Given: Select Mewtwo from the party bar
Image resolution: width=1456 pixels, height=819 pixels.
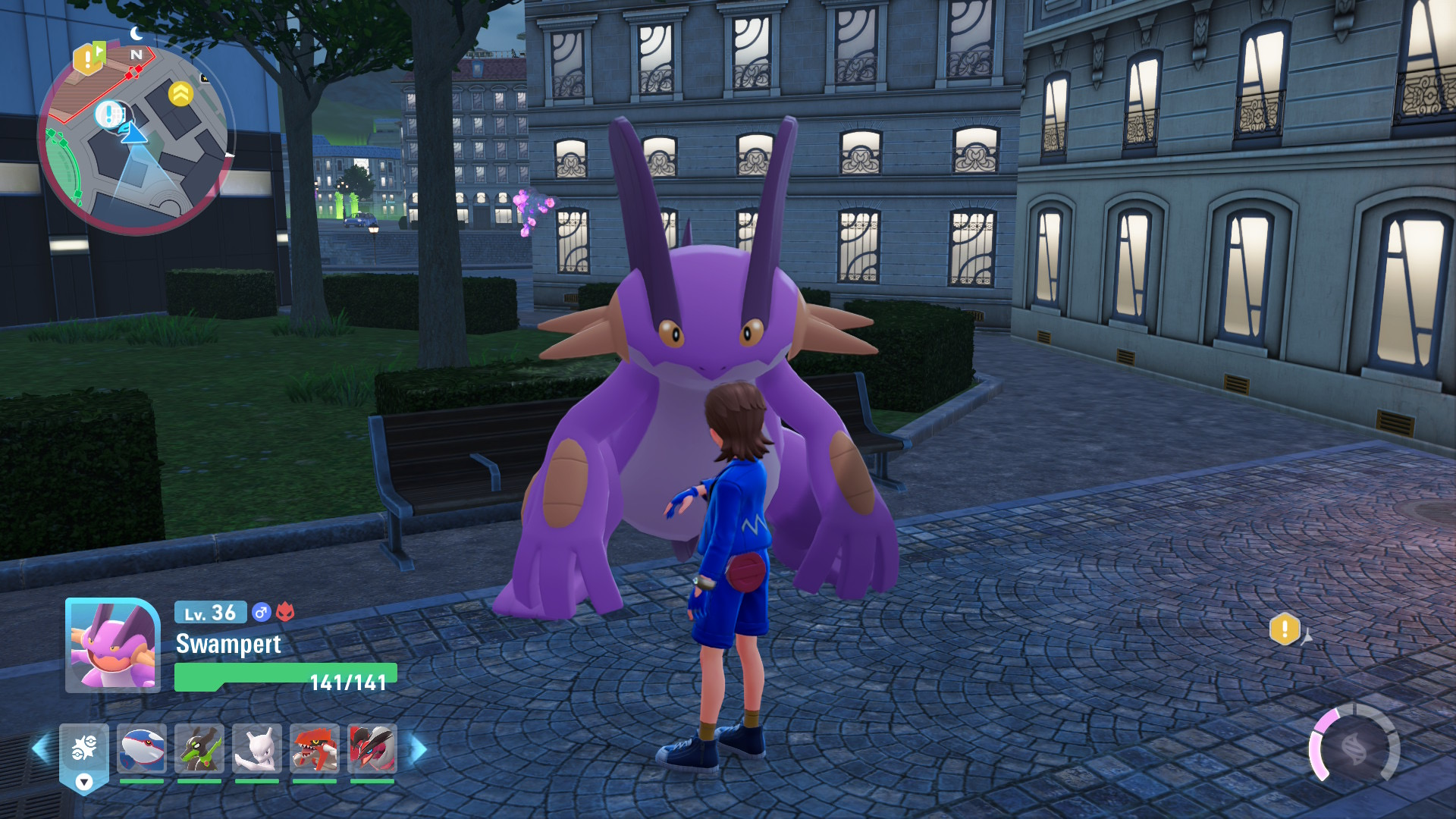Looking at the screenshot, I should click(256, 748).
